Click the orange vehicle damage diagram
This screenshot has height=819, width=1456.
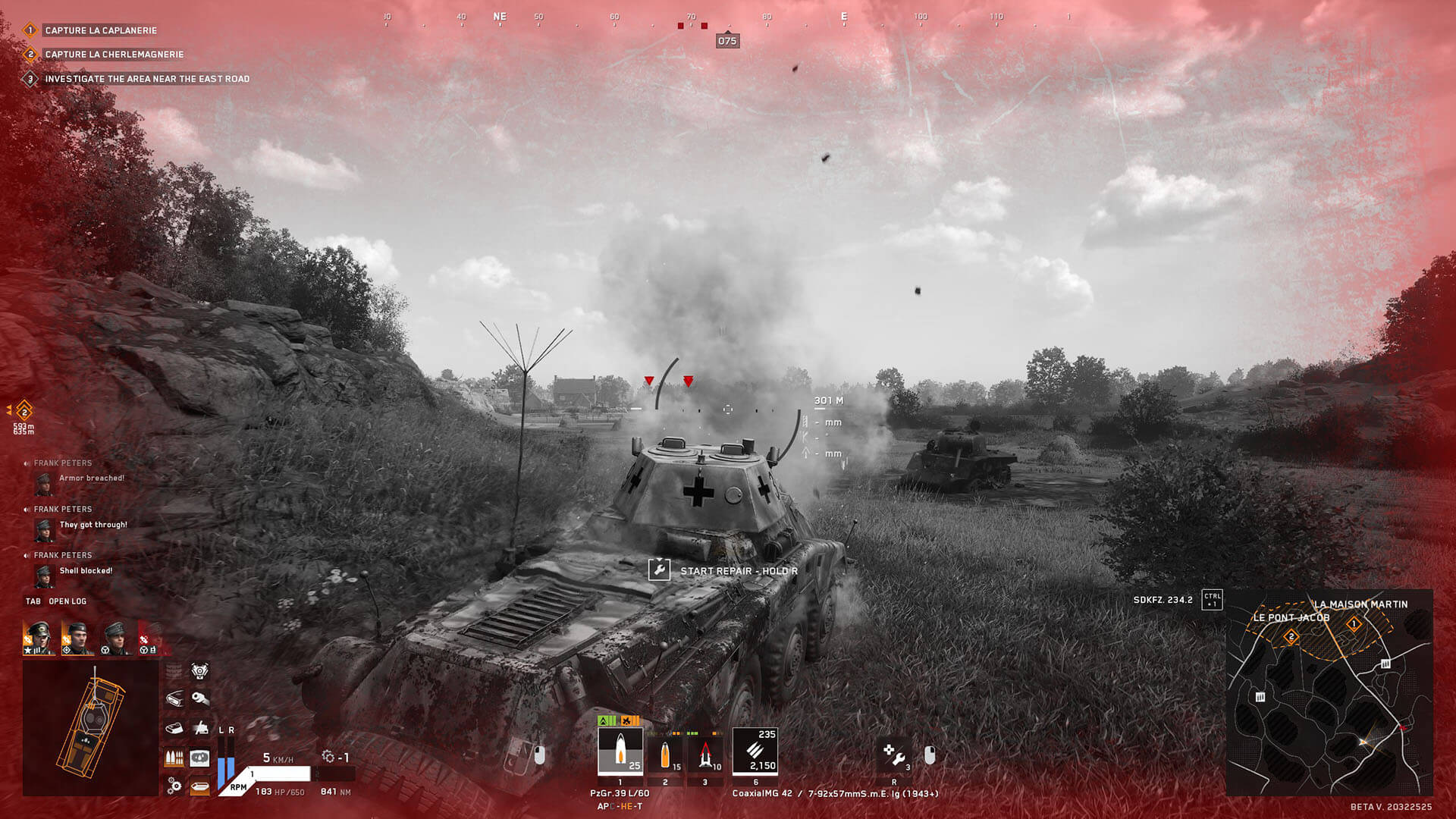coord(91,728)
